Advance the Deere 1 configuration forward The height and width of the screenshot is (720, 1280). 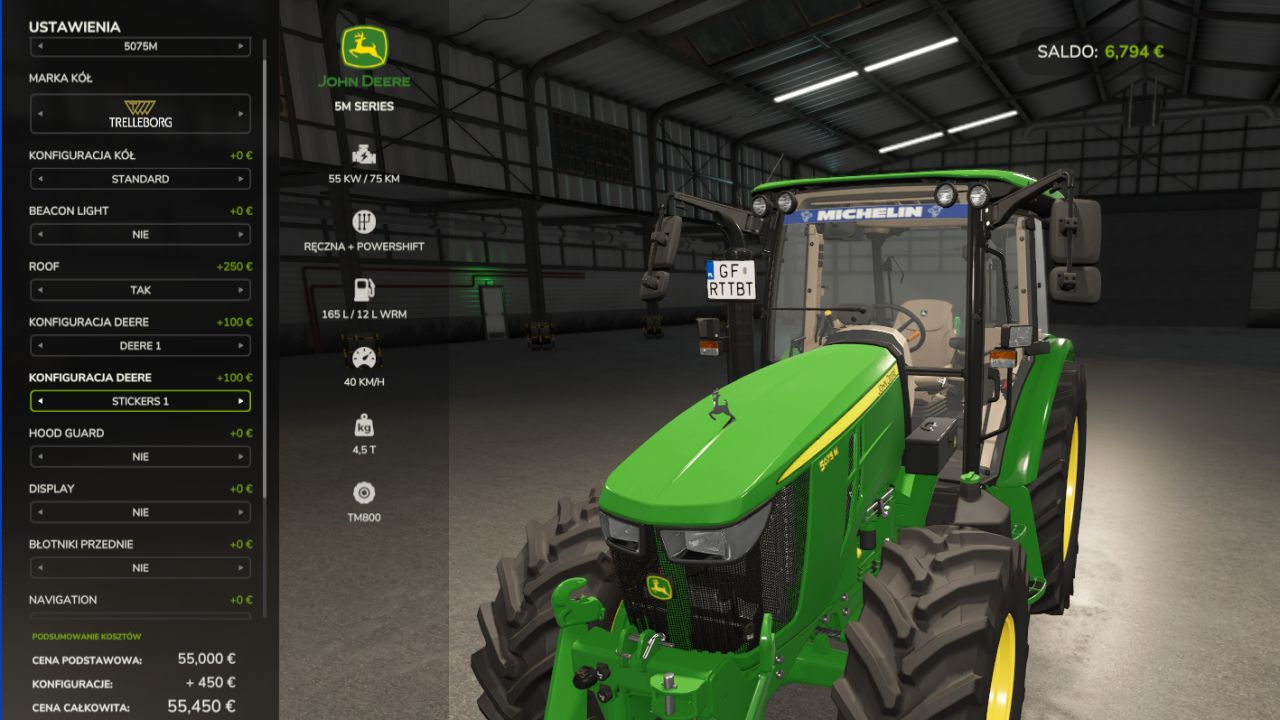coord(241,346)
